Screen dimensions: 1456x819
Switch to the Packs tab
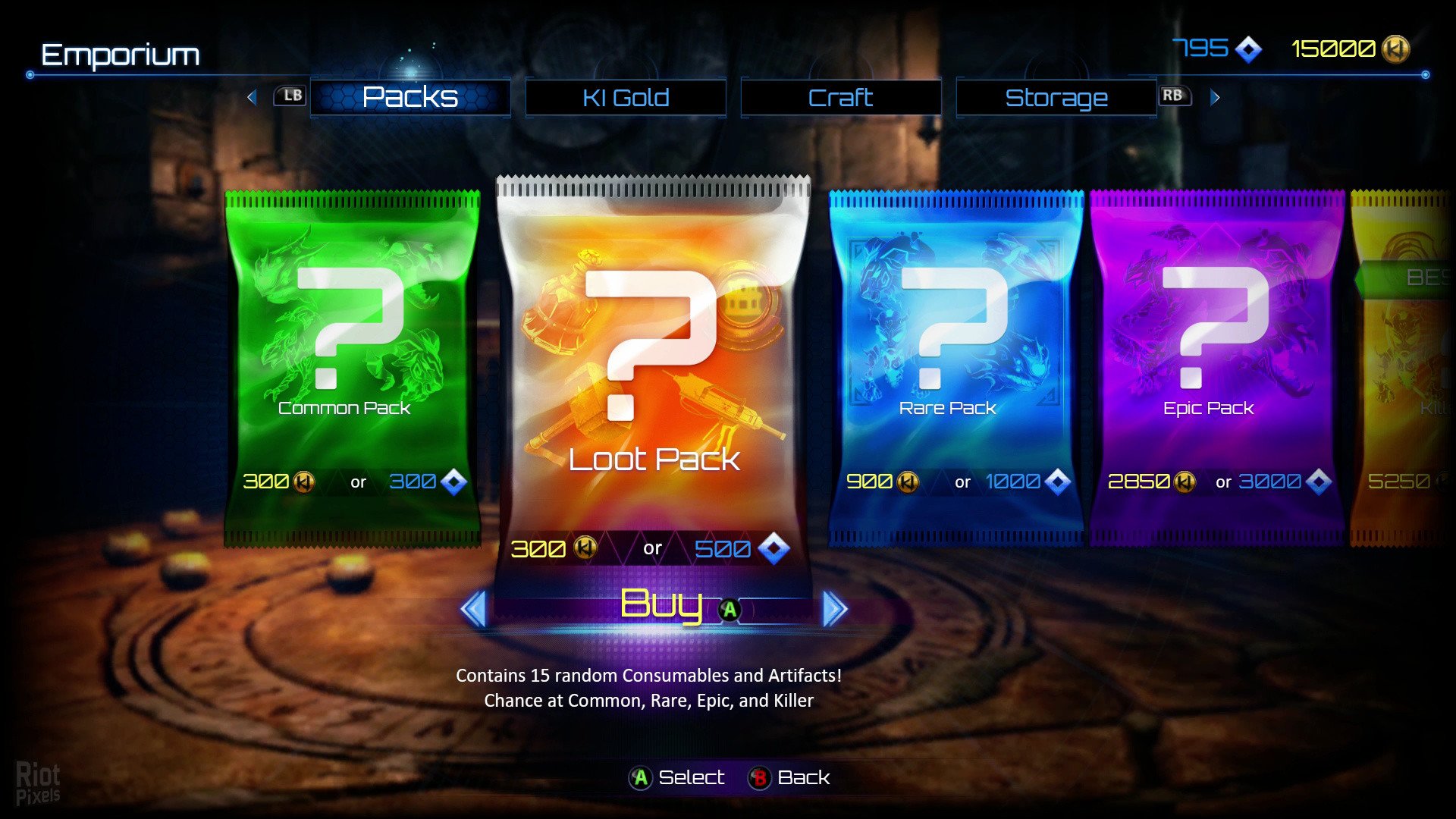click(x=410, y=98)
